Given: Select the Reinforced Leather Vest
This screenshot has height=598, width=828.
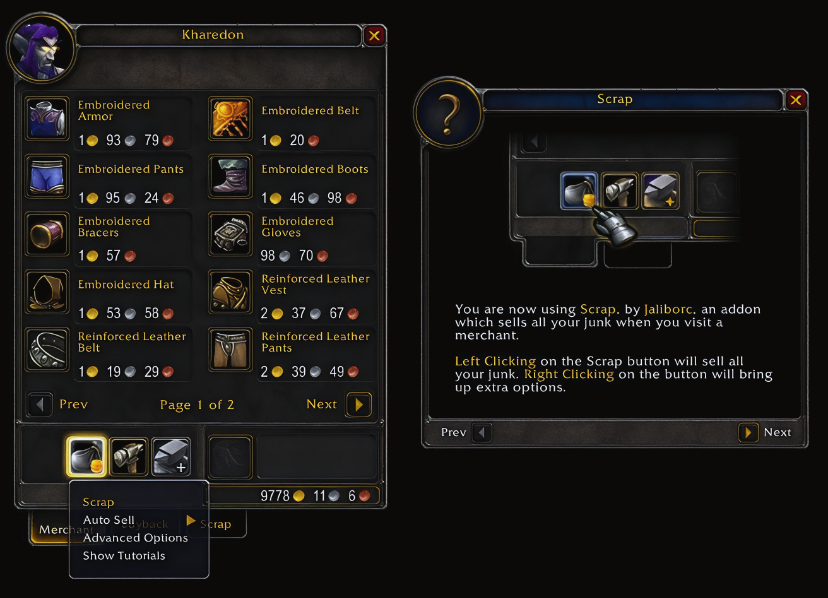Looking at the screenshot, I should pyautogui.click(x=229, y=291).
